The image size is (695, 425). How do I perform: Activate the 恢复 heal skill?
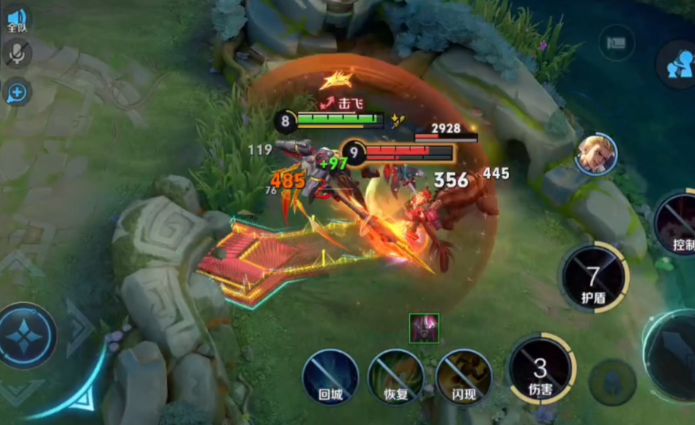point(396,375)
